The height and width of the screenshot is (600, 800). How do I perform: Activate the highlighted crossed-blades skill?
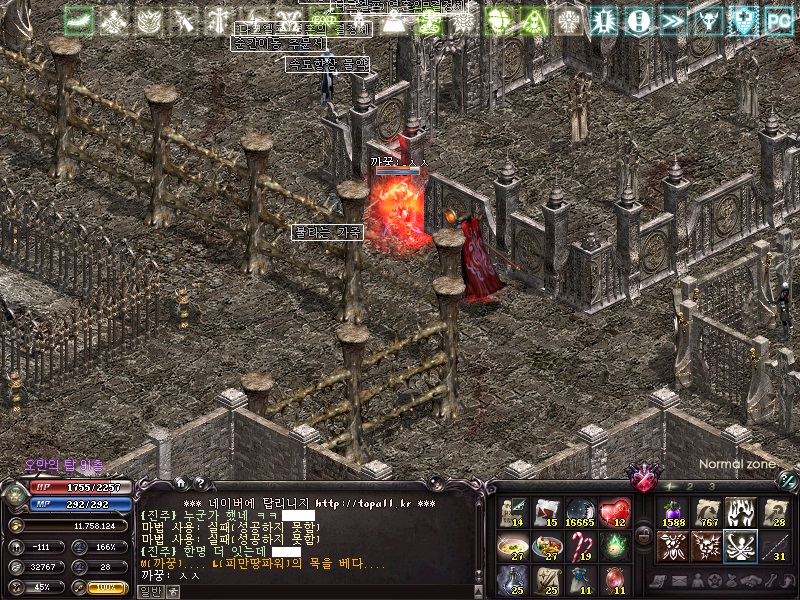739,546
